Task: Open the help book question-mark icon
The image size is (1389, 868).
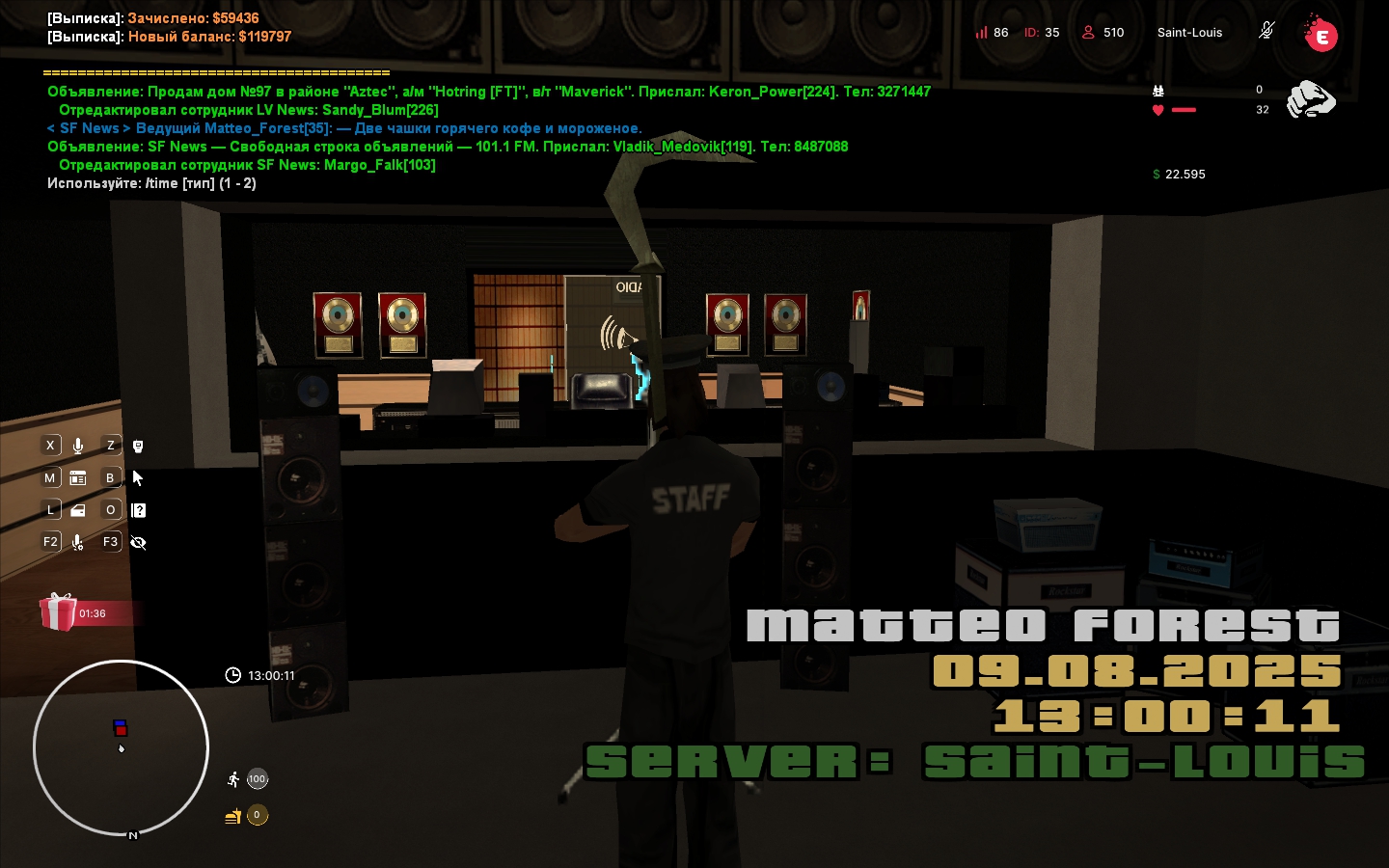Action: tap(138, 510)
